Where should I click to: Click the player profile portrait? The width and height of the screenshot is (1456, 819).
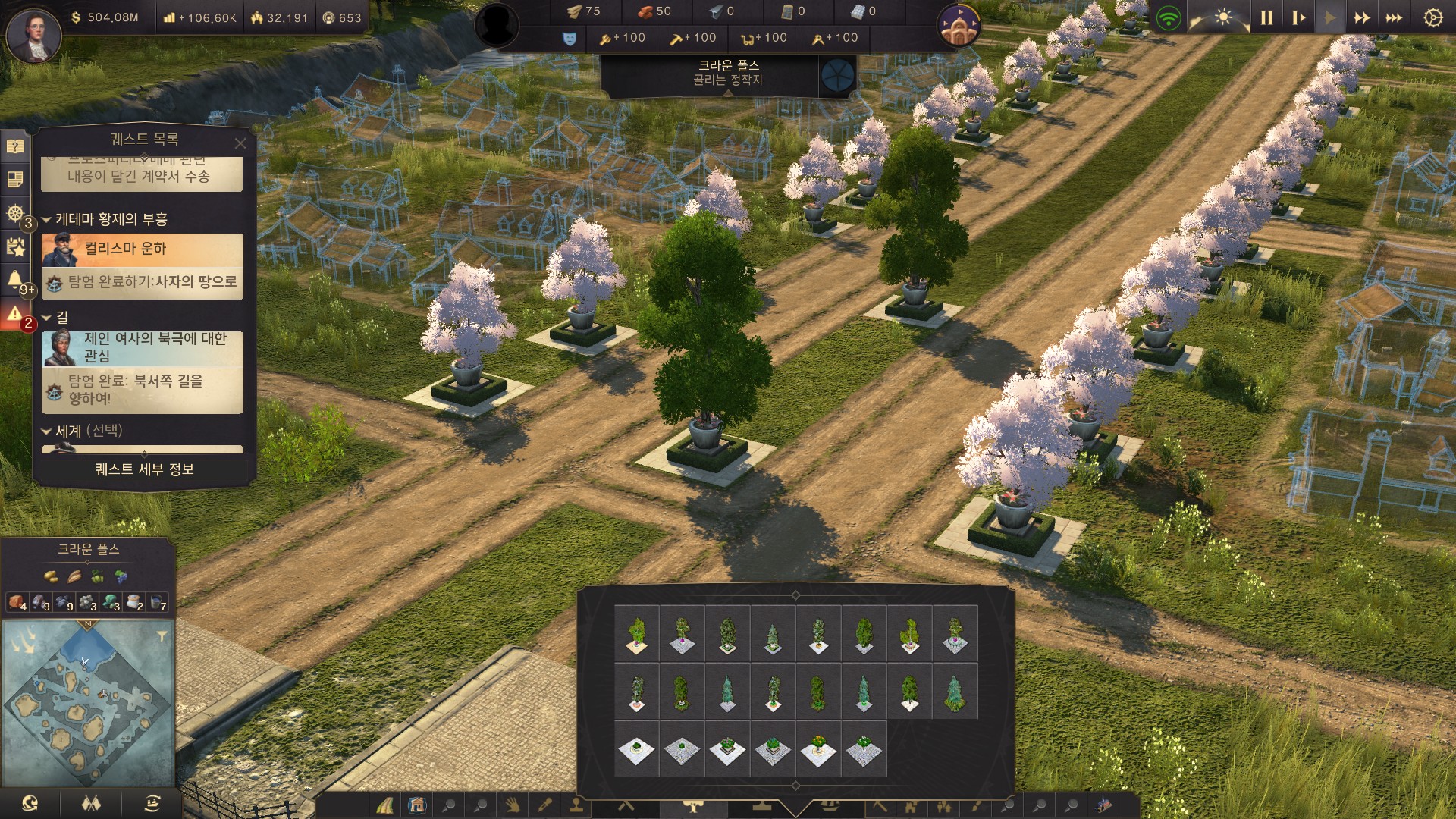[33, 35]
